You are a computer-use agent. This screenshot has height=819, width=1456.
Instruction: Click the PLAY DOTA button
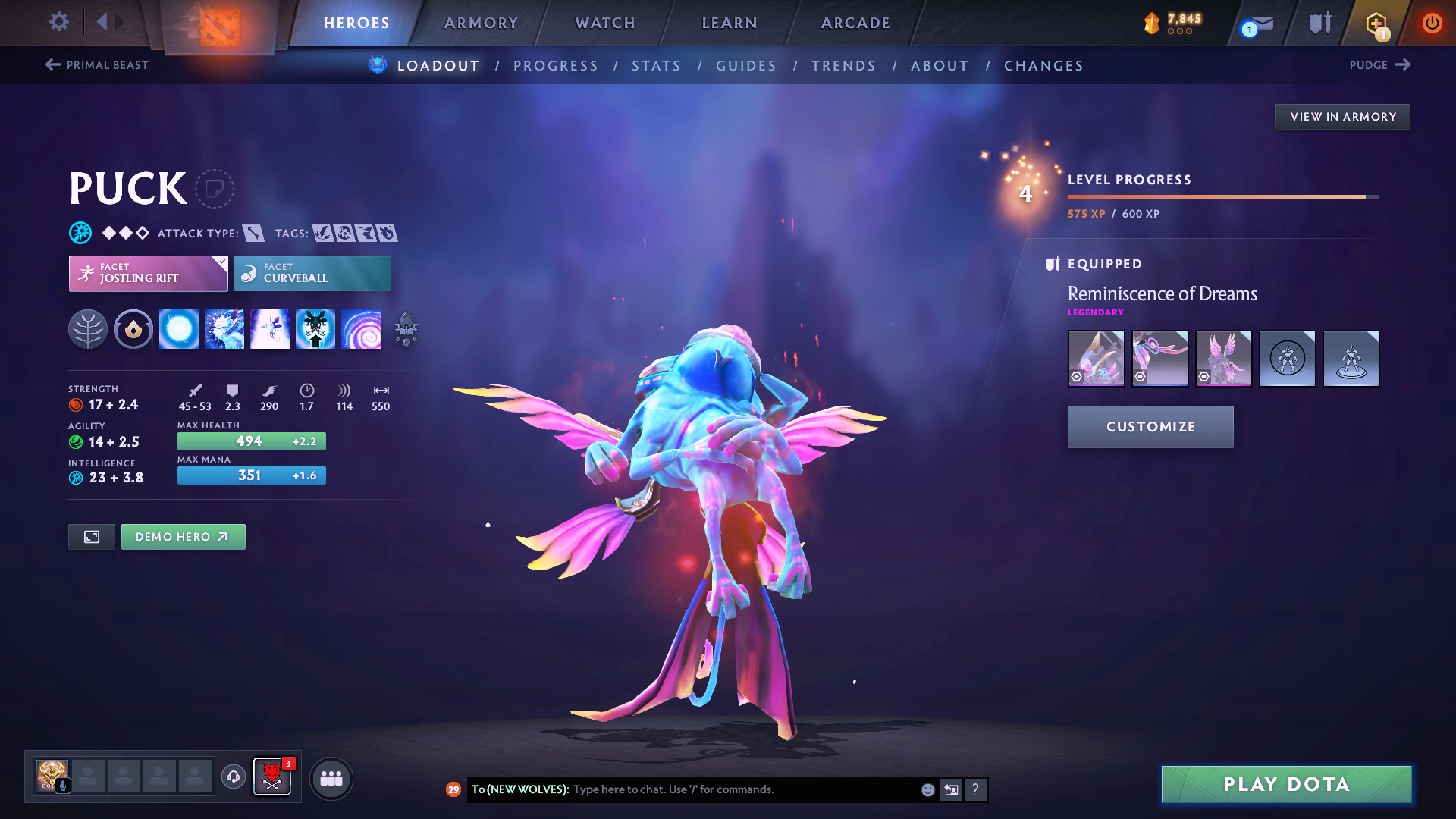pyautogui.click(x=1285, y=784)
